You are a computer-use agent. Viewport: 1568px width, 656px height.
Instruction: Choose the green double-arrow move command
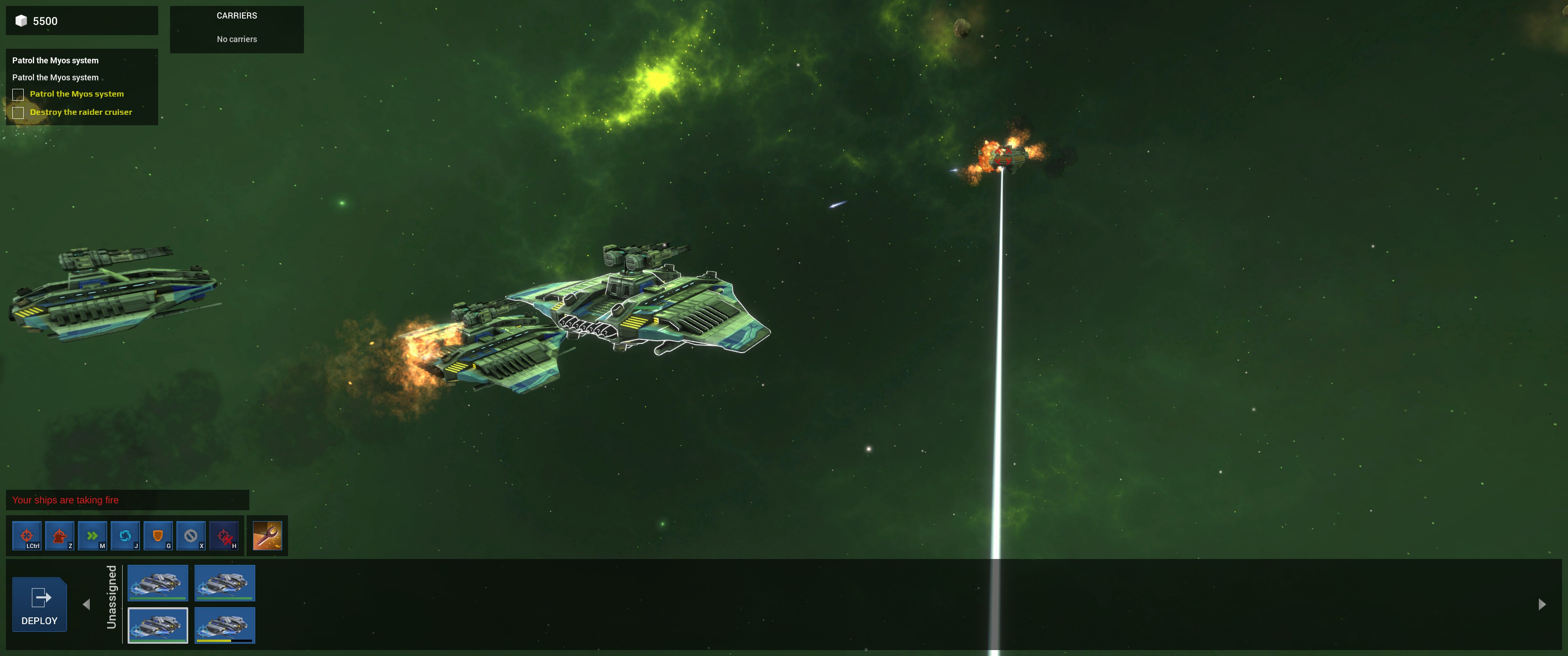coord(93,536)
